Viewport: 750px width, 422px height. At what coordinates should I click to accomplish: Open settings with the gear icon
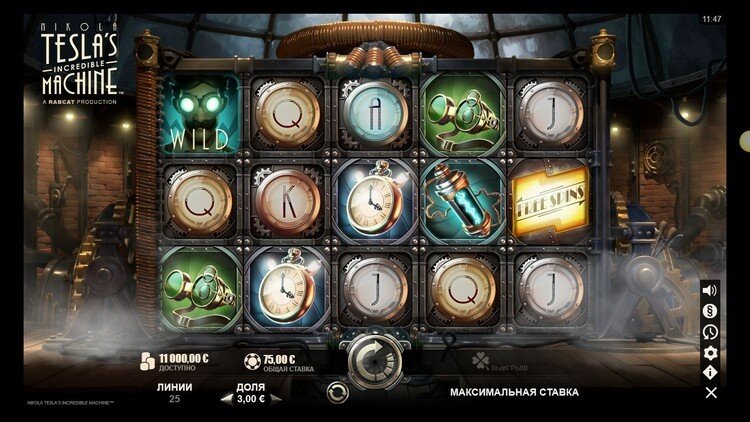(710, 352)
